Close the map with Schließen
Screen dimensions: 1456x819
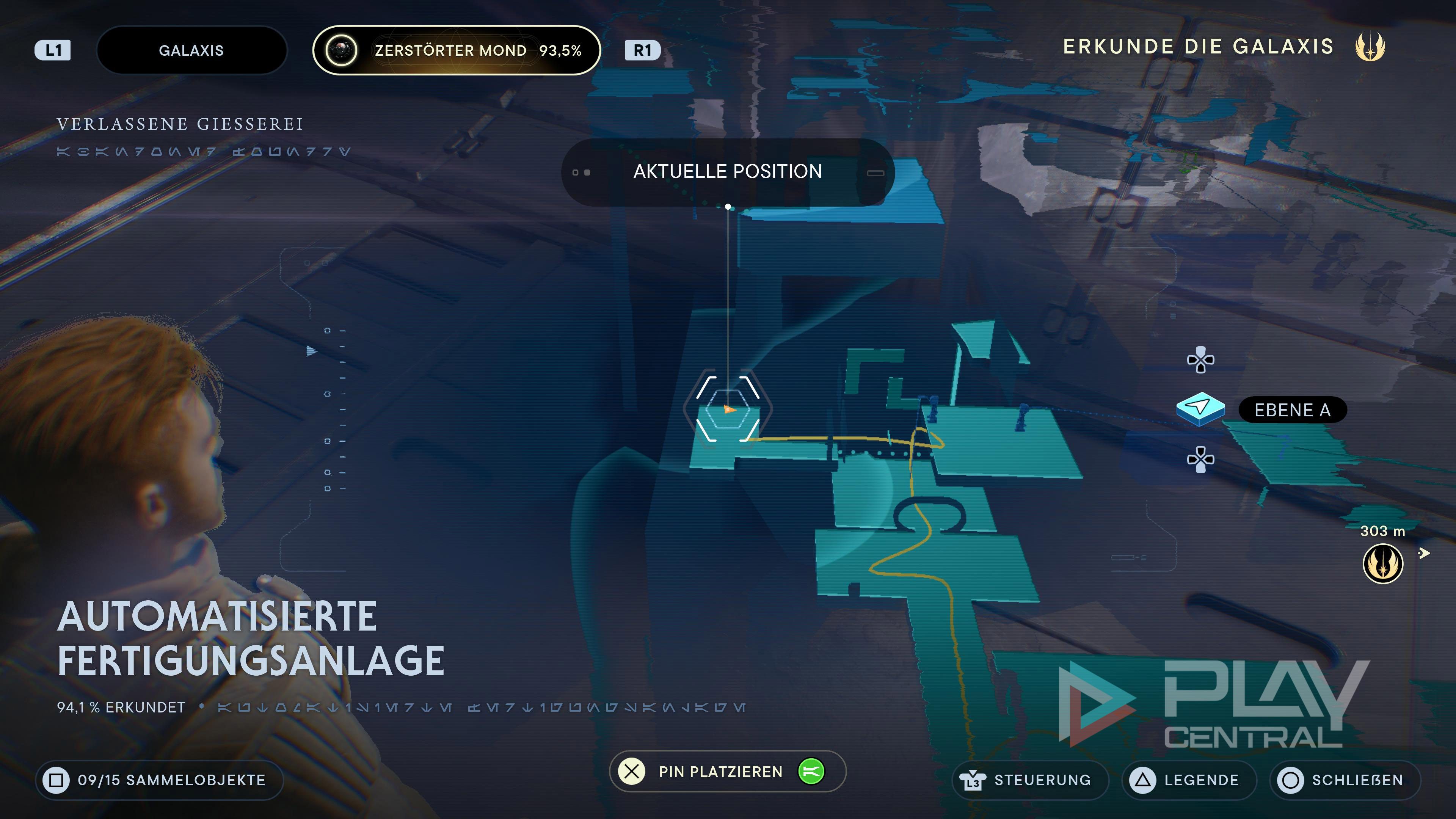point(1345,780)
